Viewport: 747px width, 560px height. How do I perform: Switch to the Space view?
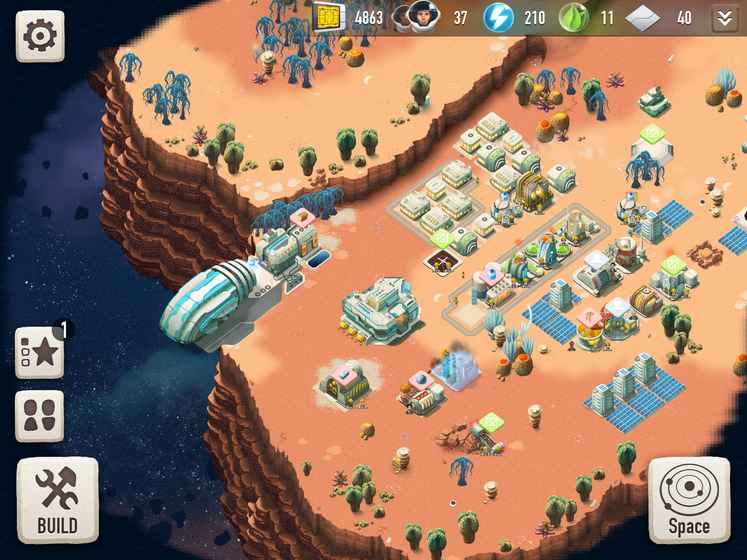689,500
